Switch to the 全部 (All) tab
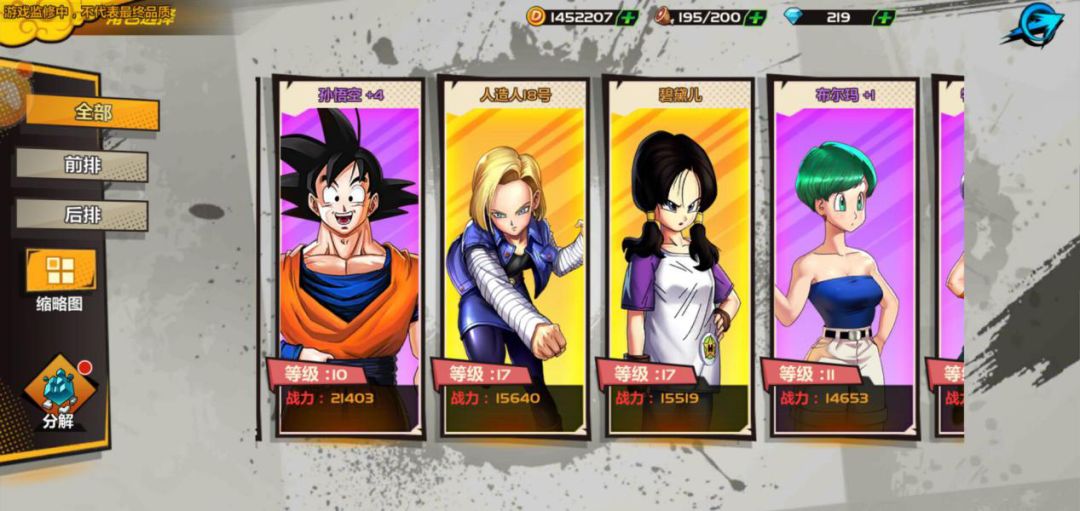The height and width of the screenshot is (511, 1080). pos(92,113)
